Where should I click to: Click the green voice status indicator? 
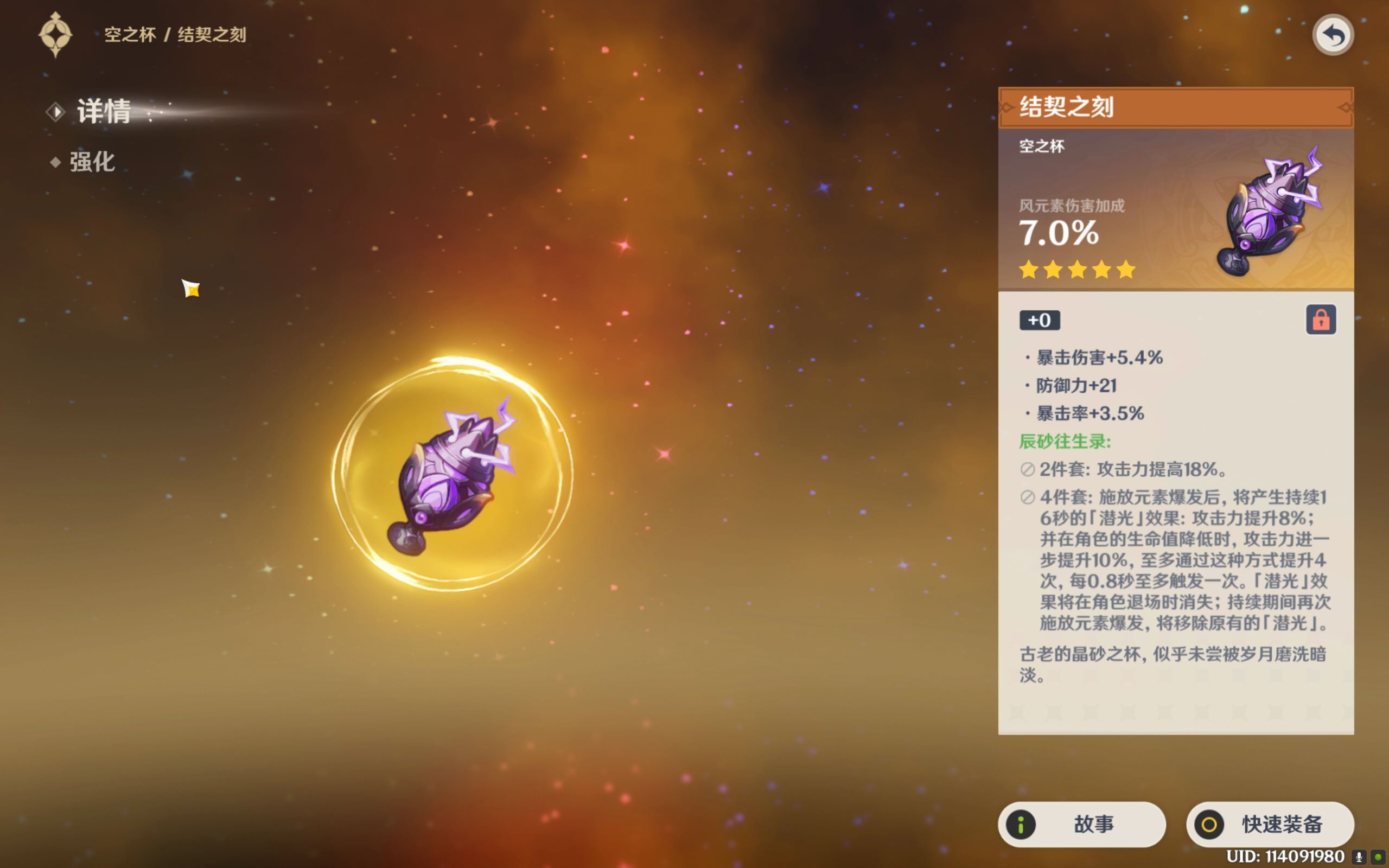(x=1380, y=856)
